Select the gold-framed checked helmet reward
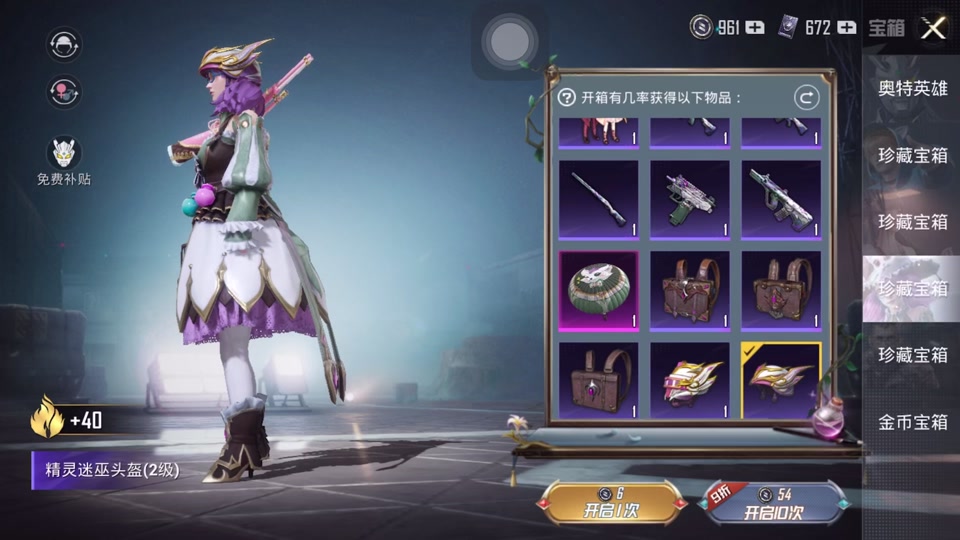 781,381
